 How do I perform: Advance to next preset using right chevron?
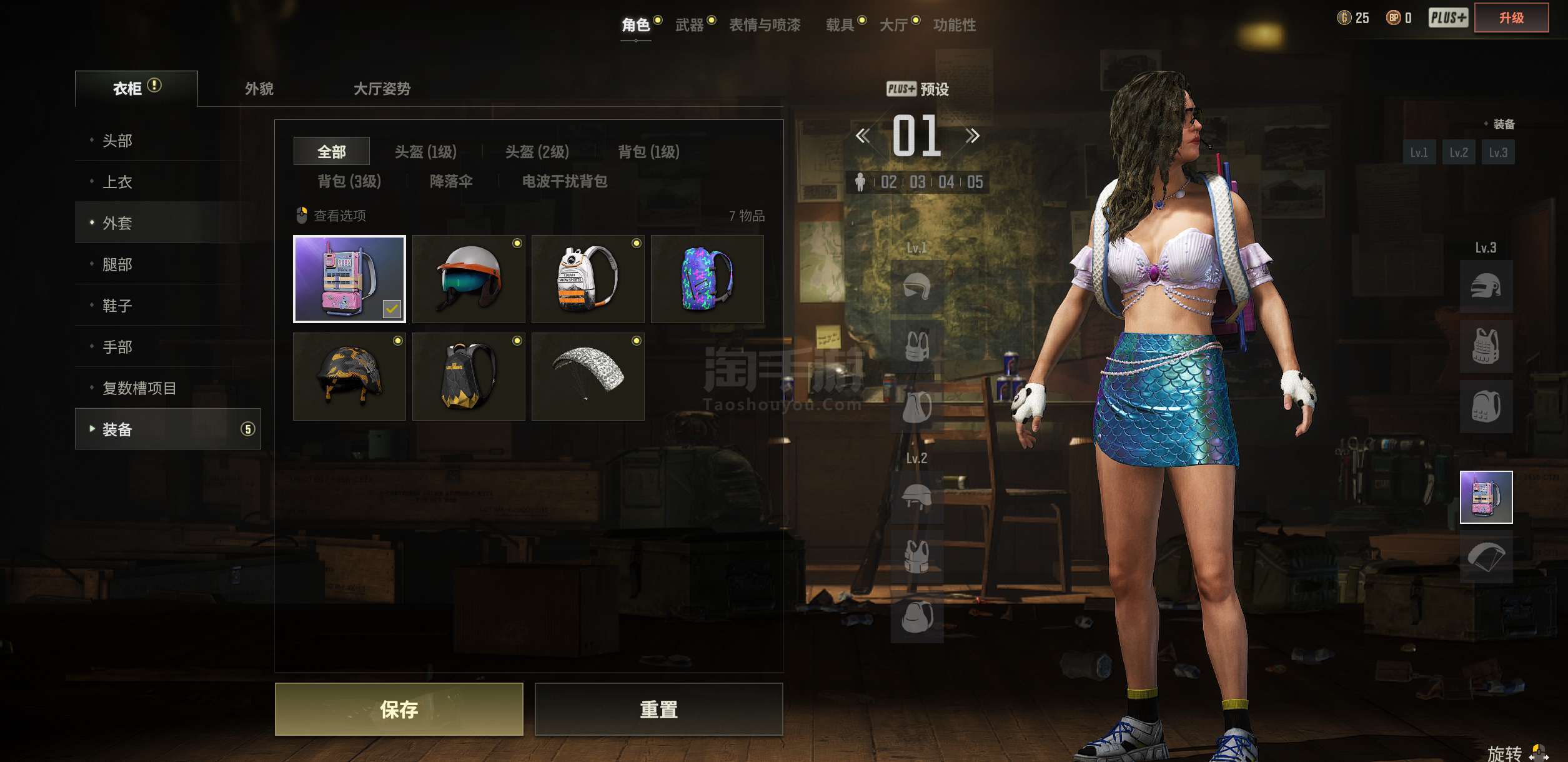point(972,135)
